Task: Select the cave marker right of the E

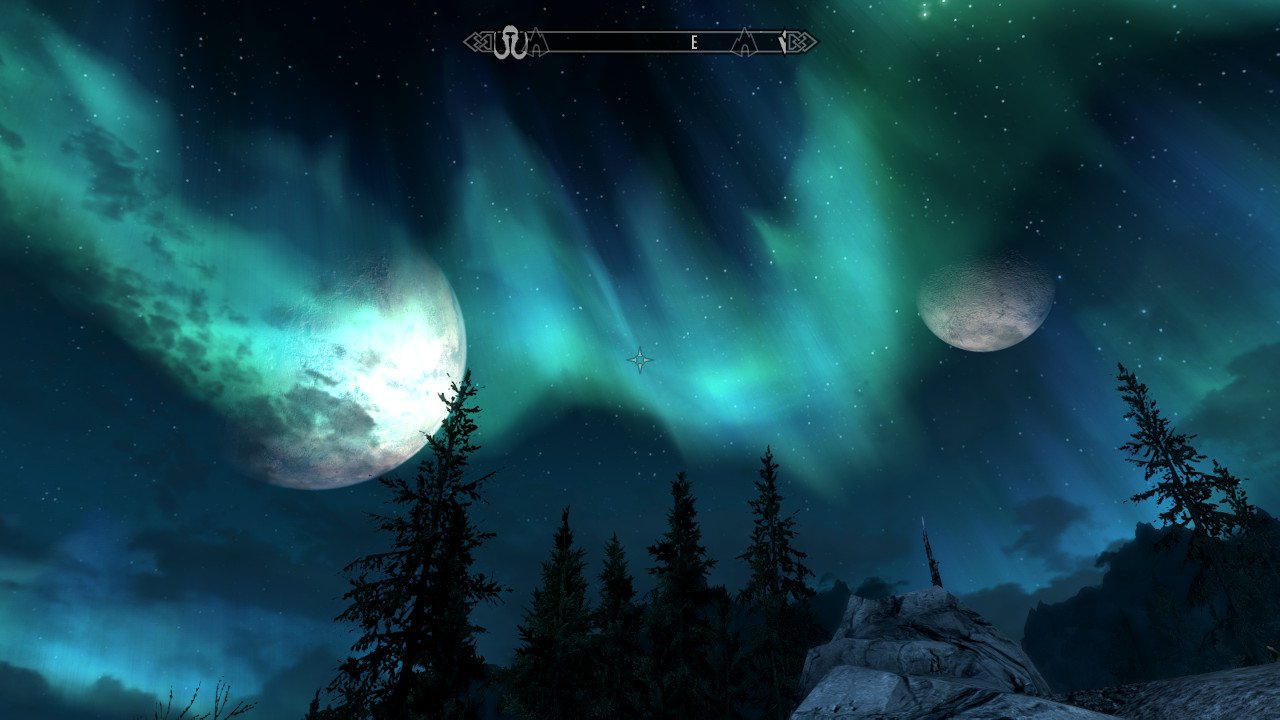Action: pyautogui.click(x=744, y=42)
